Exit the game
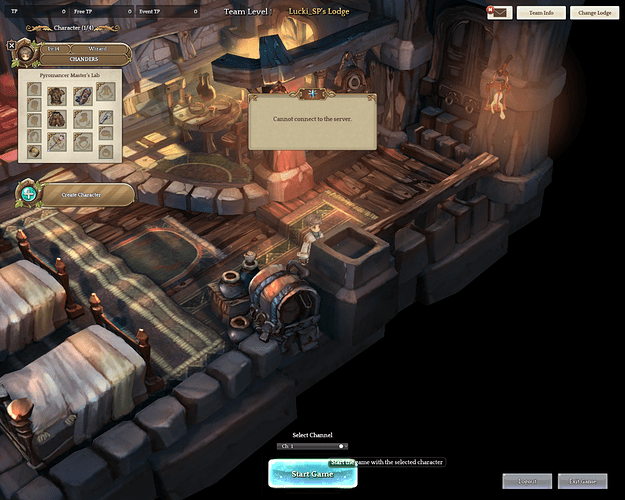The image size is (625, 500). click(x=582, y=481)
